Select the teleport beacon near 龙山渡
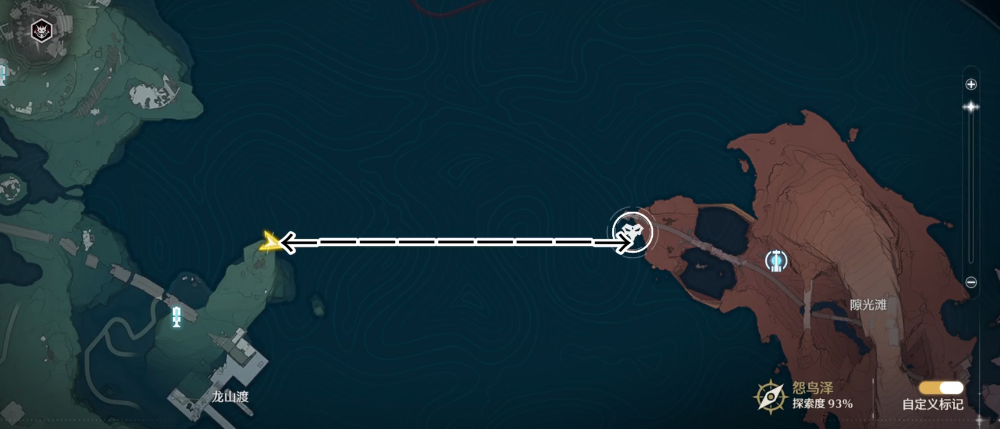Screen dimensions: 1000x429 (x=177, y=319)
